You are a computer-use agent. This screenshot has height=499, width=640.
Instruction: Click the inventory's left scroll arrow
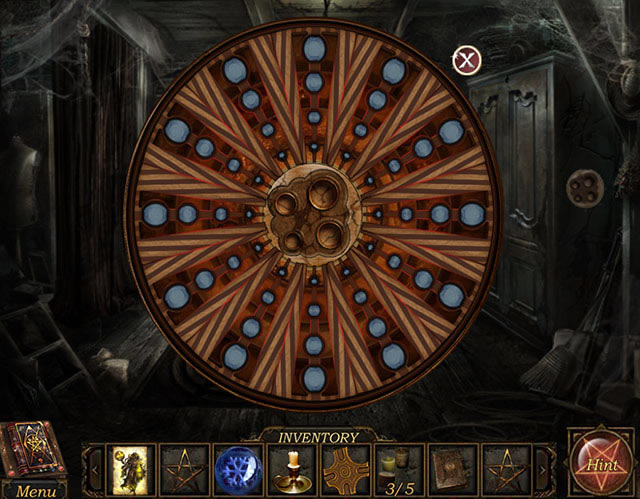(x=95, y=468)
